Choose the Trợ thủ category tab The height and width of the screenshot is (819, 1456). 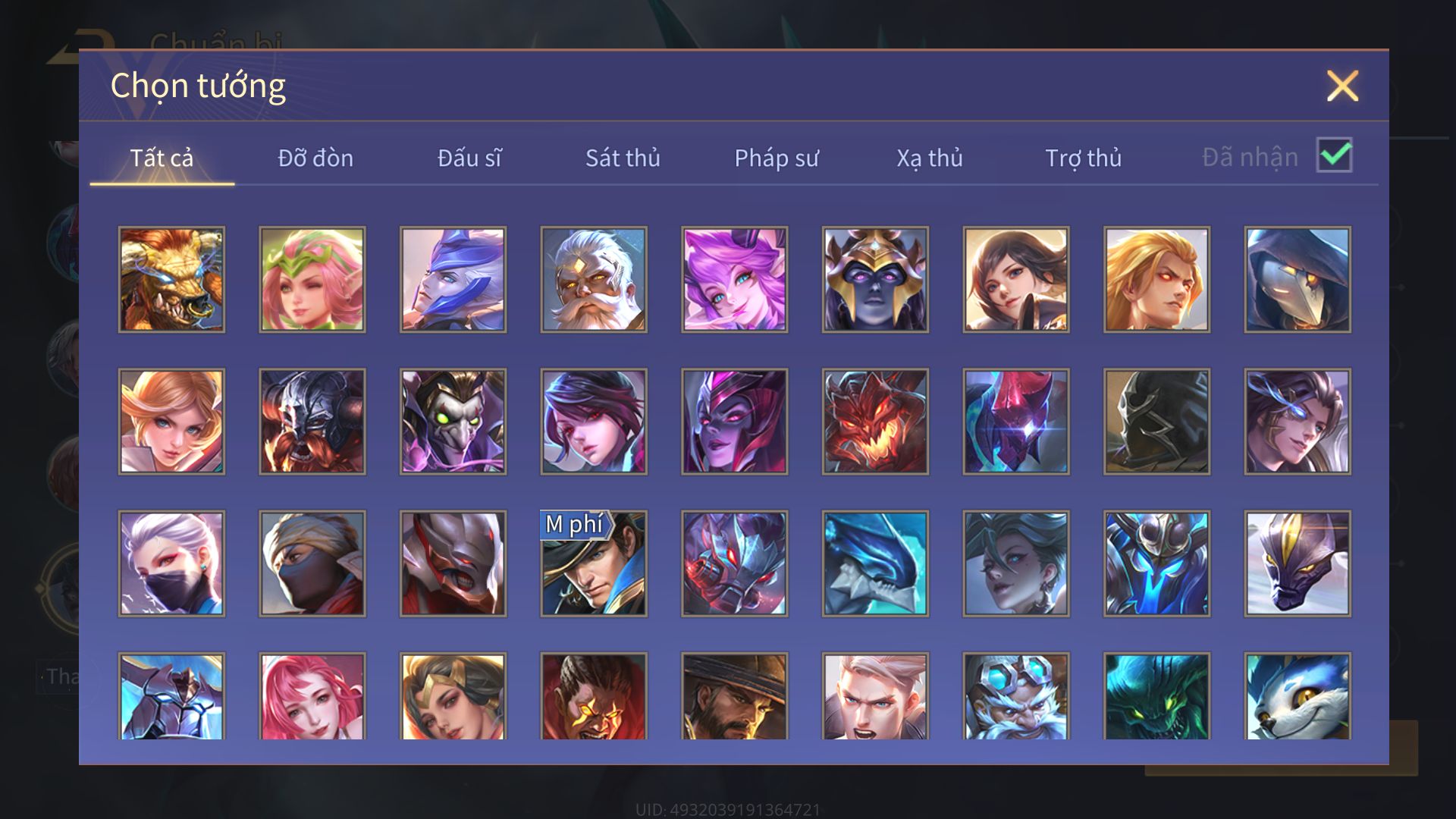click(1083, 158)
